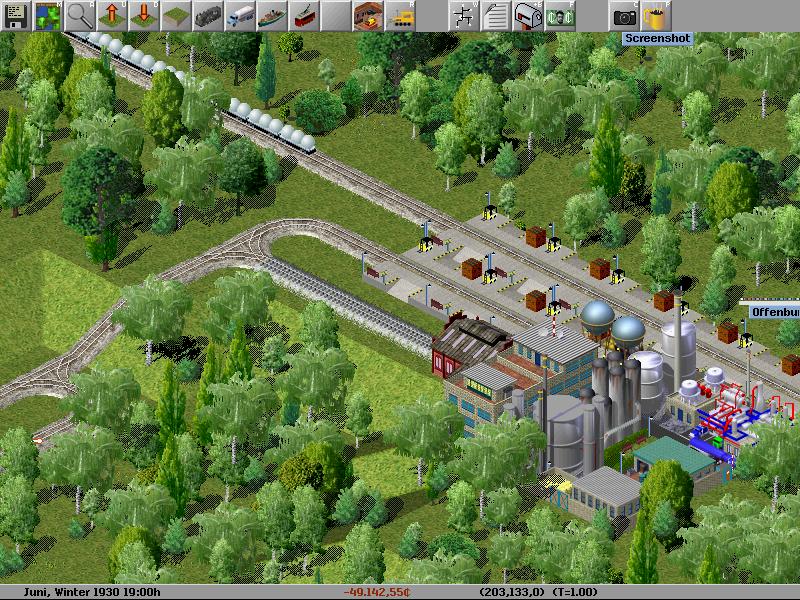The height and width of the screenshot is (600, 800).
Task: Select the Offenburg station name label
Action: point(775,312)
